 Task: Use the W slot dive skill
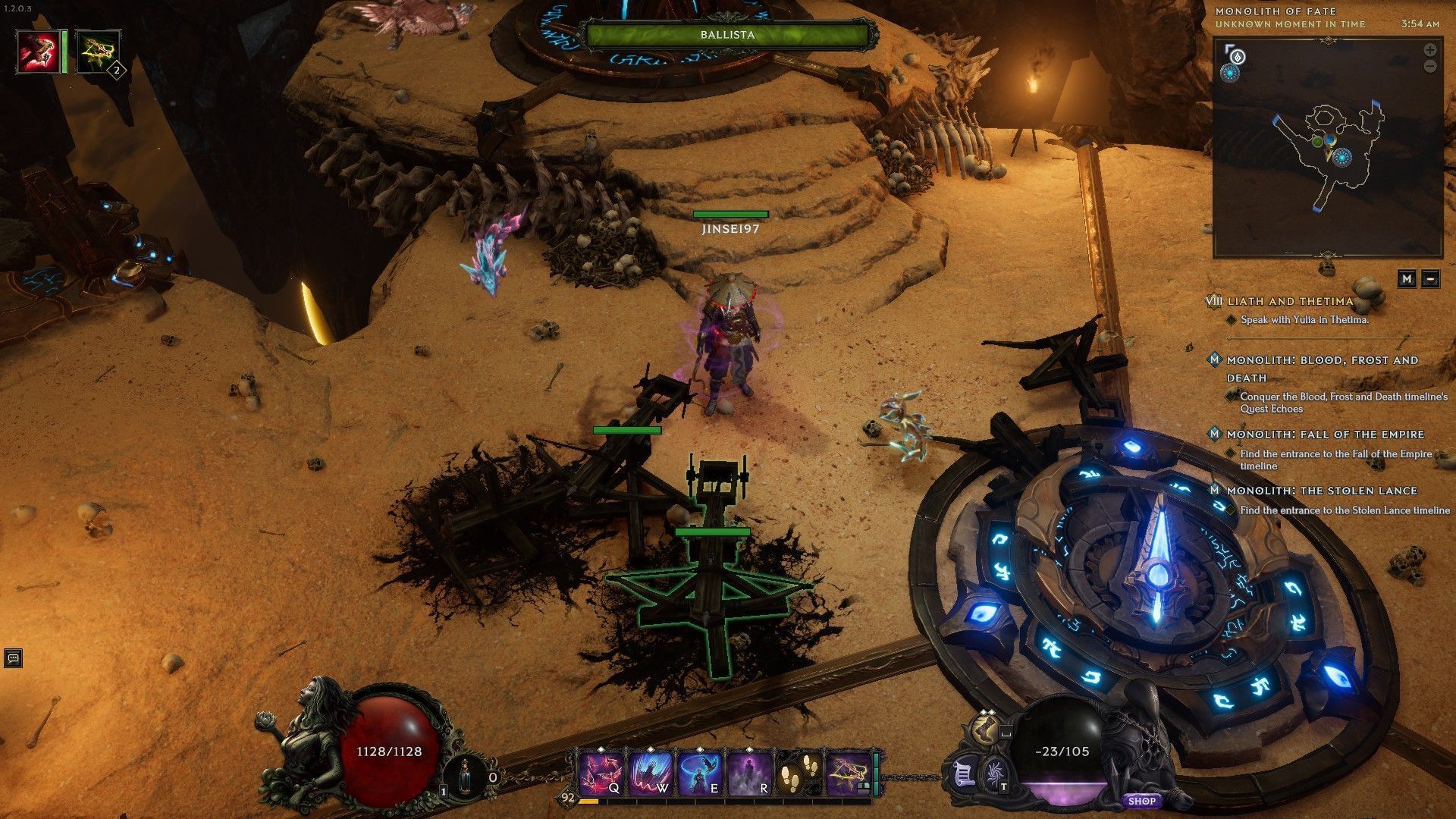click(650, 774)
